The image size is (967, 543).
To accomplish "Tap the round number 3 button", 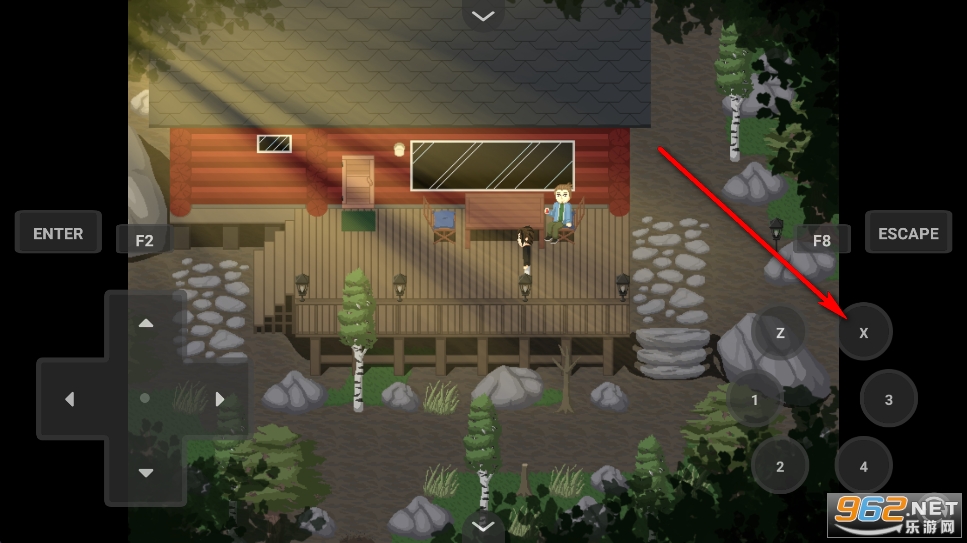I will [889, 400].
